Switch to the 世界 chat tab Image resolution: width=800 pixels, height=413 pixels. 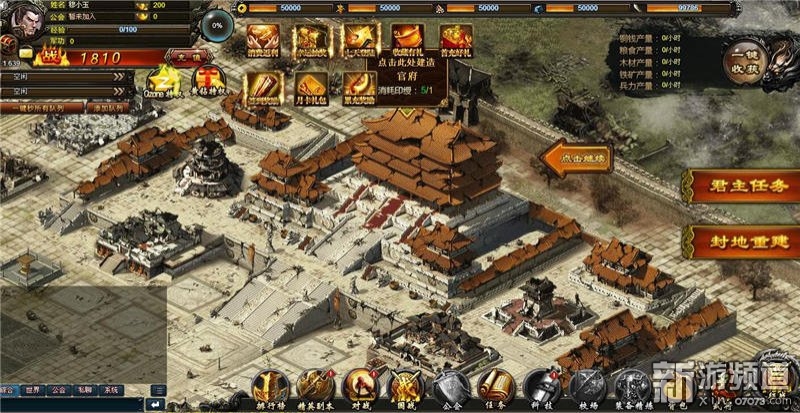coord(33,390)
